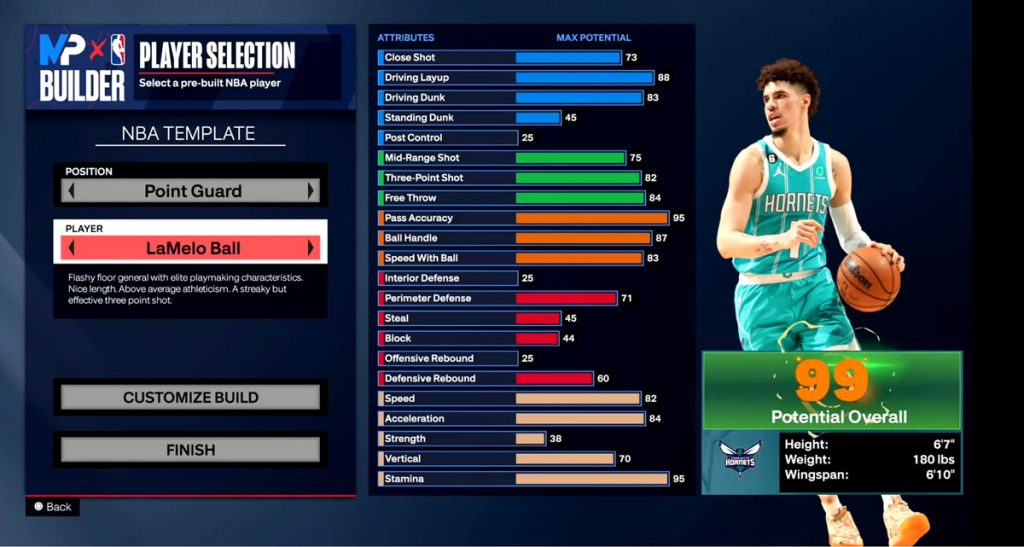Click the Ball Handle attribute row
The height and width of the screenshot is (547, 1024).
point(522,238)
